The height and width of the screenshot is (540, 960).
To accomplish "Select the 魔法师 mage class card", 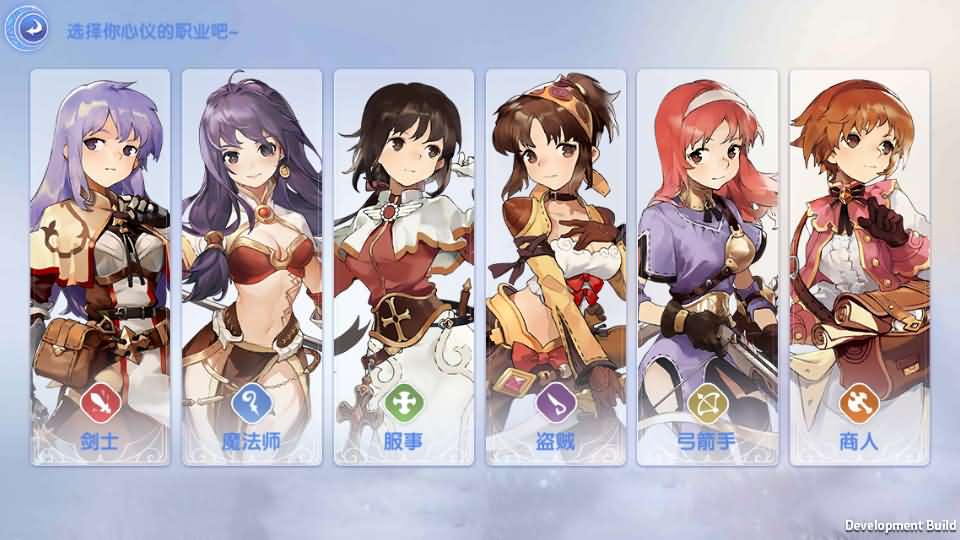I will point(252,267).
